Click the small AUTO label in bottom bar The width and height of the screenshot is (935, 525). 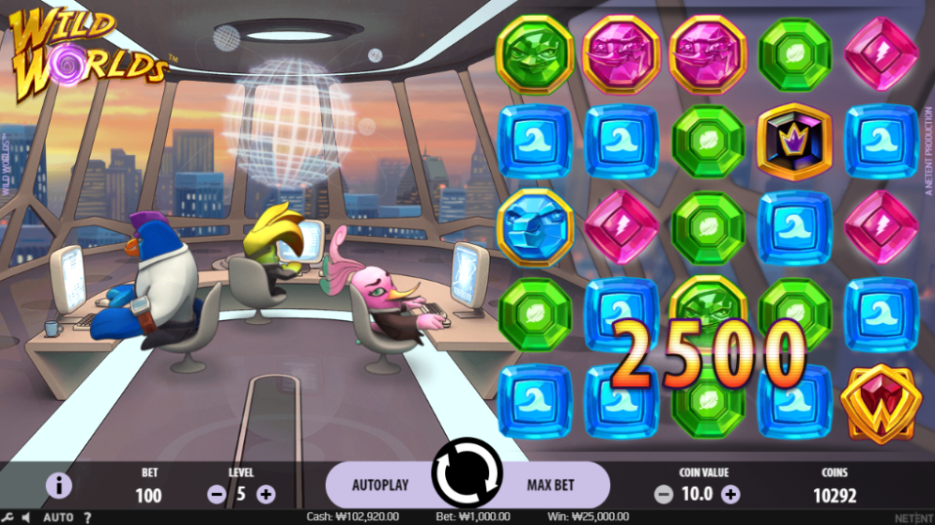pos(58,517)
